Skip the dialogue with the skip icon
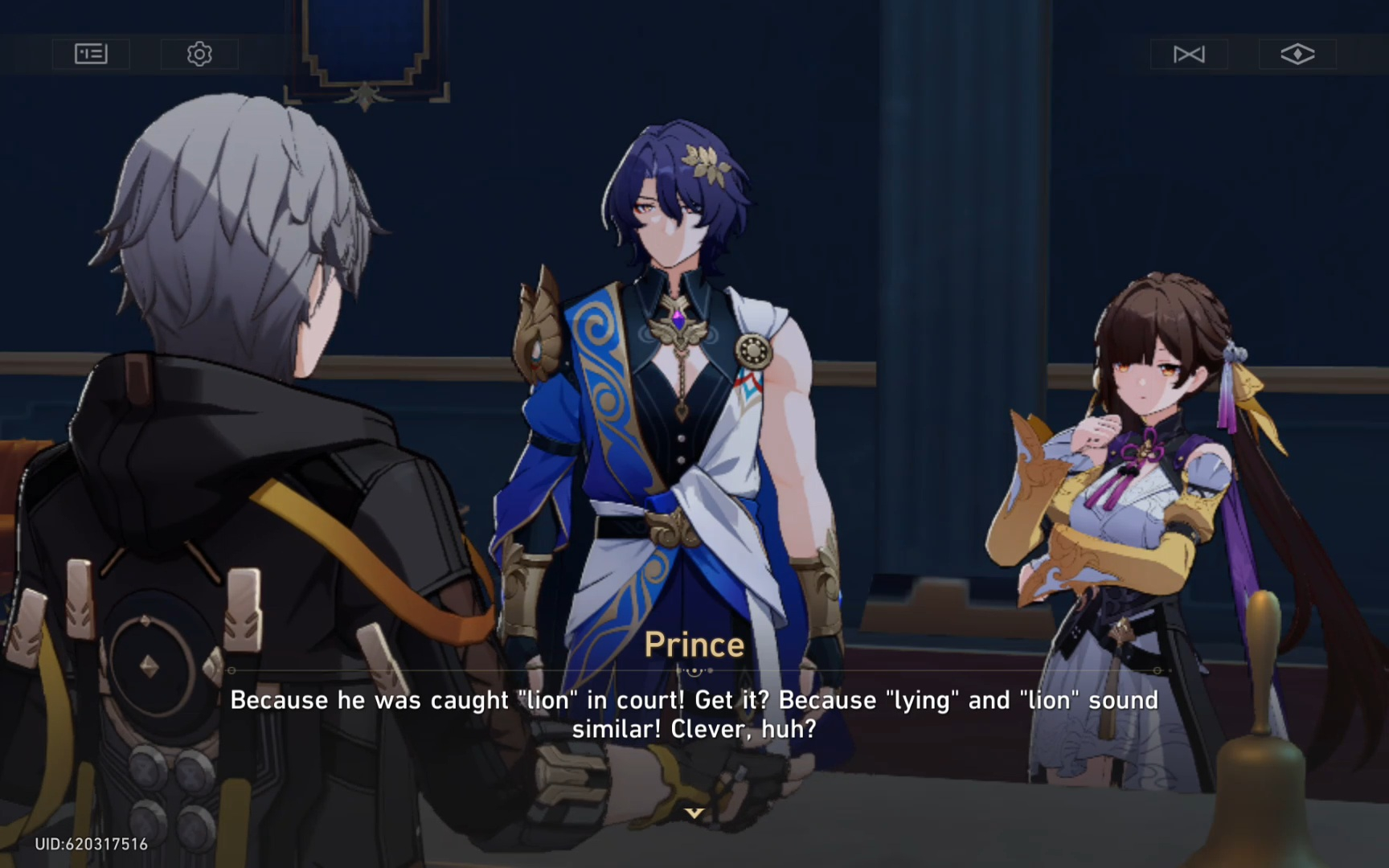The height and width of the screenshot is (868, 1389). click(x=1189, y=54)
